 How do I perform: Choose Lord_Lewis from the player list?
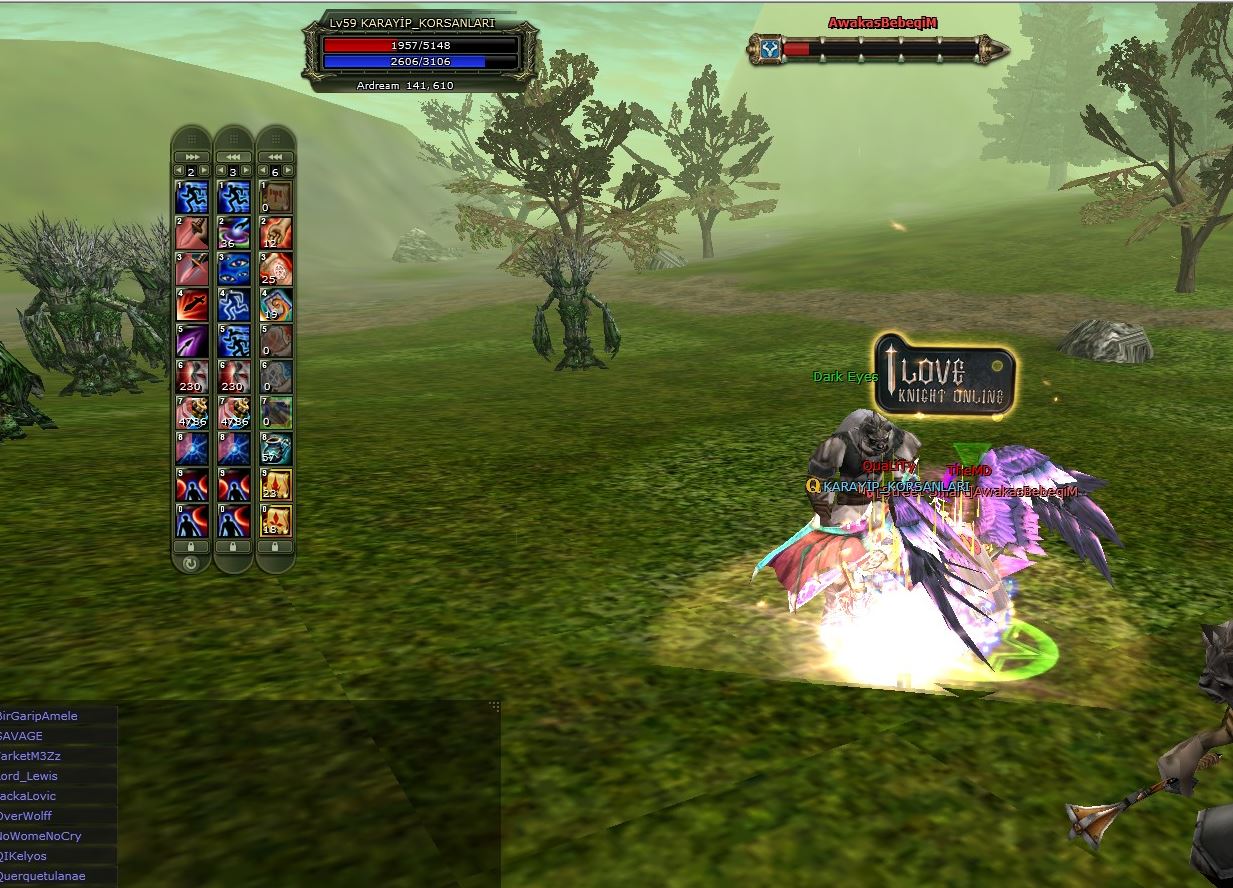point(29,776)
